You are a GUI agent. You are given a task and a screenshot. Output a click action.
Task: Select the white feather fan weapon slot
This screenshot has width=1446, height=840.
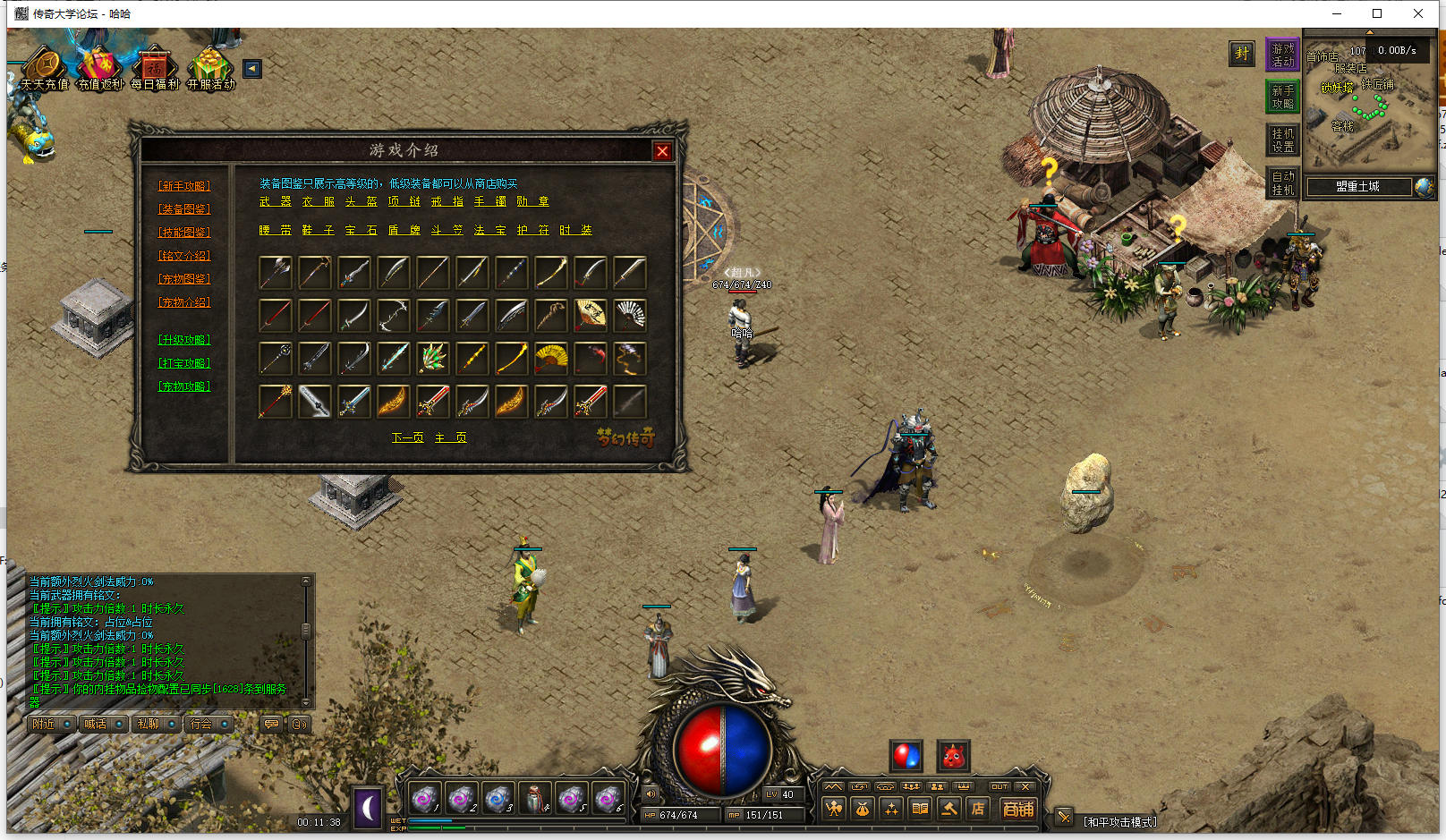630,315
